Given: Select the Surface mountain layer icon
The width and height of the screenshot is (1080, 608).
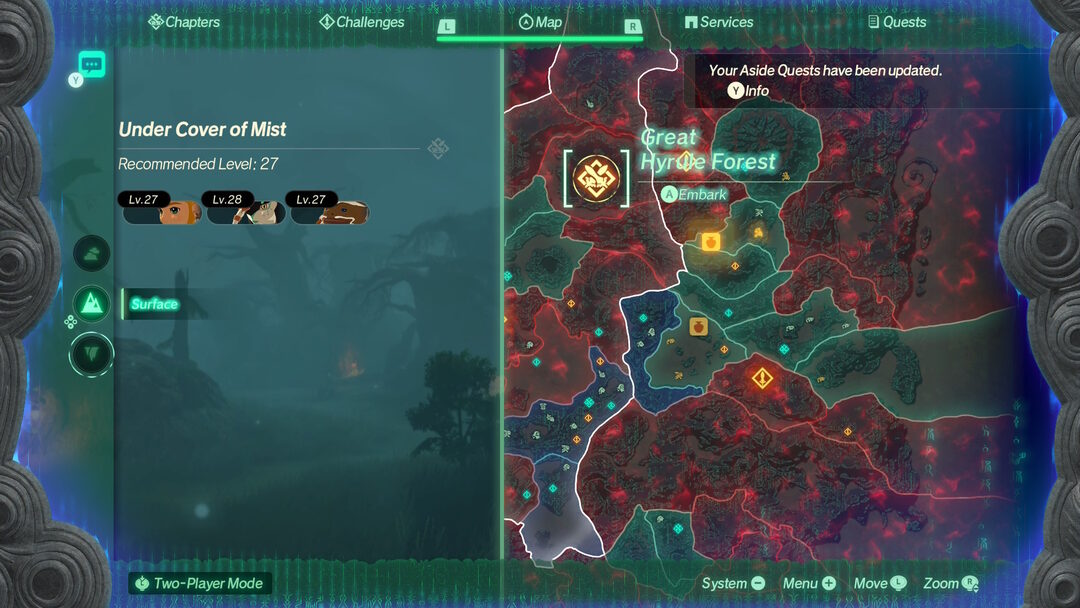Looking at the screenshot, I should point(92,303).
